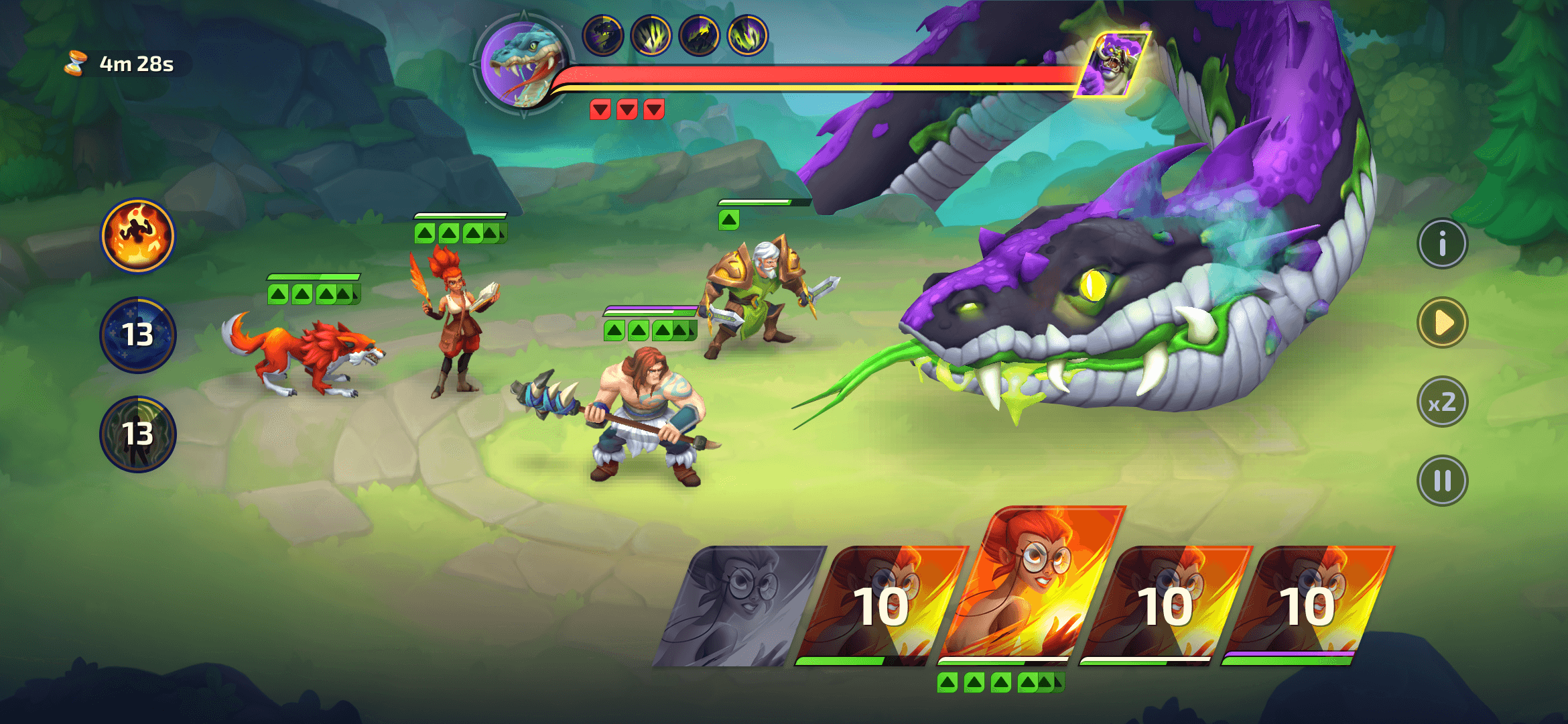Choose the hero card with the purple bar
The image size is (1568, 724).
click(x=1307, y=607)
